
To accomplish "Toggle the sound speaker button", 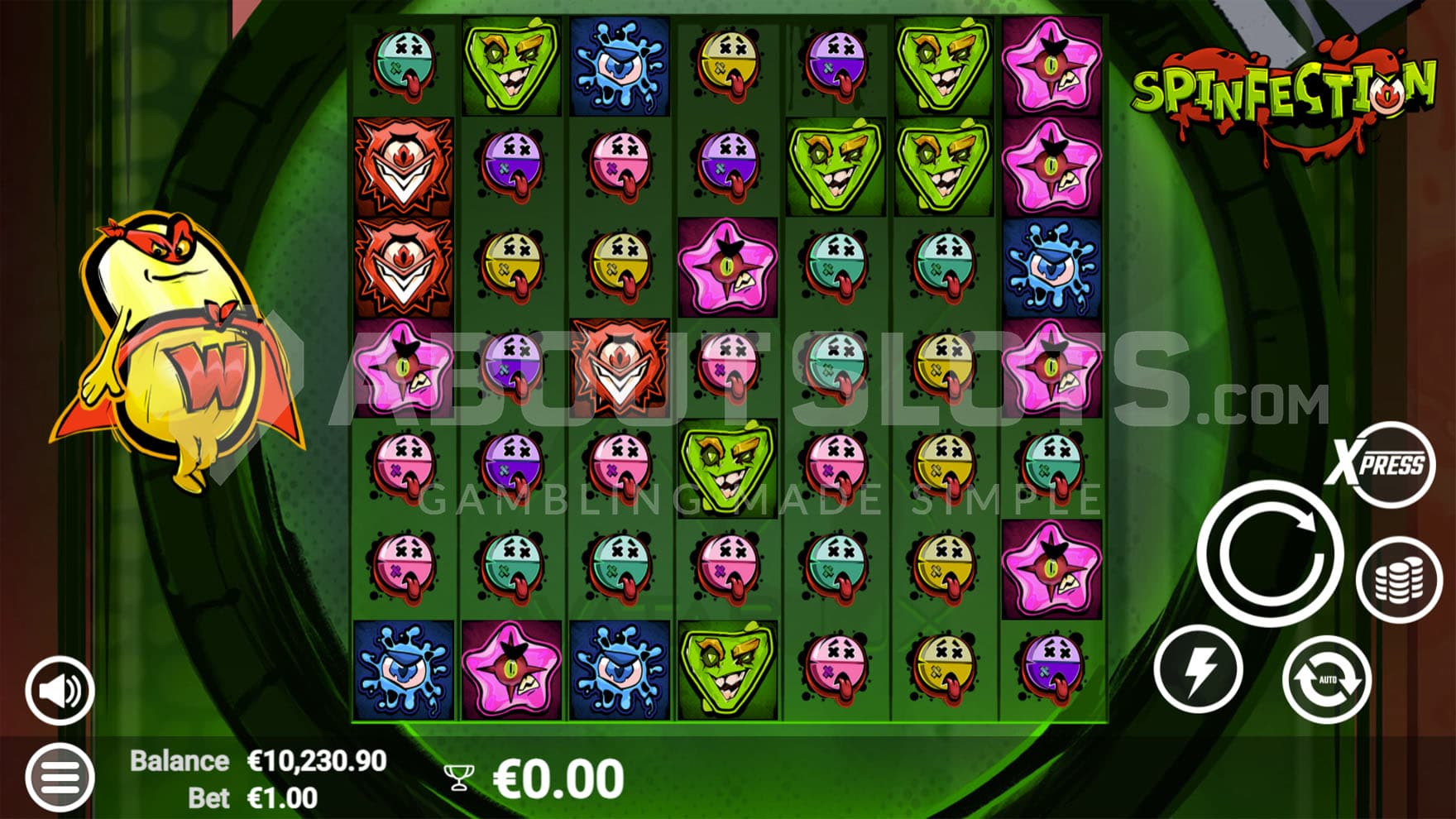I will click(60, 690).
